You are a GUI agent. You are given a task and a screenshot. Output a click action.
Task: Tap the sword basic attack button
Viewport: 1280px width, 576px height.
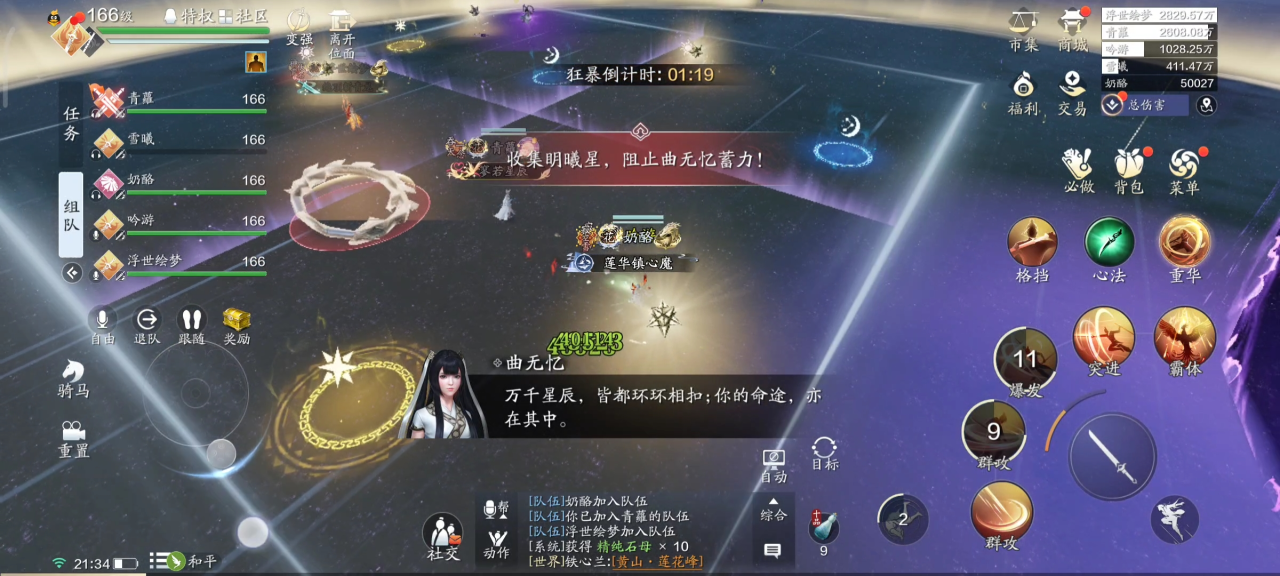coord(1112,457)
